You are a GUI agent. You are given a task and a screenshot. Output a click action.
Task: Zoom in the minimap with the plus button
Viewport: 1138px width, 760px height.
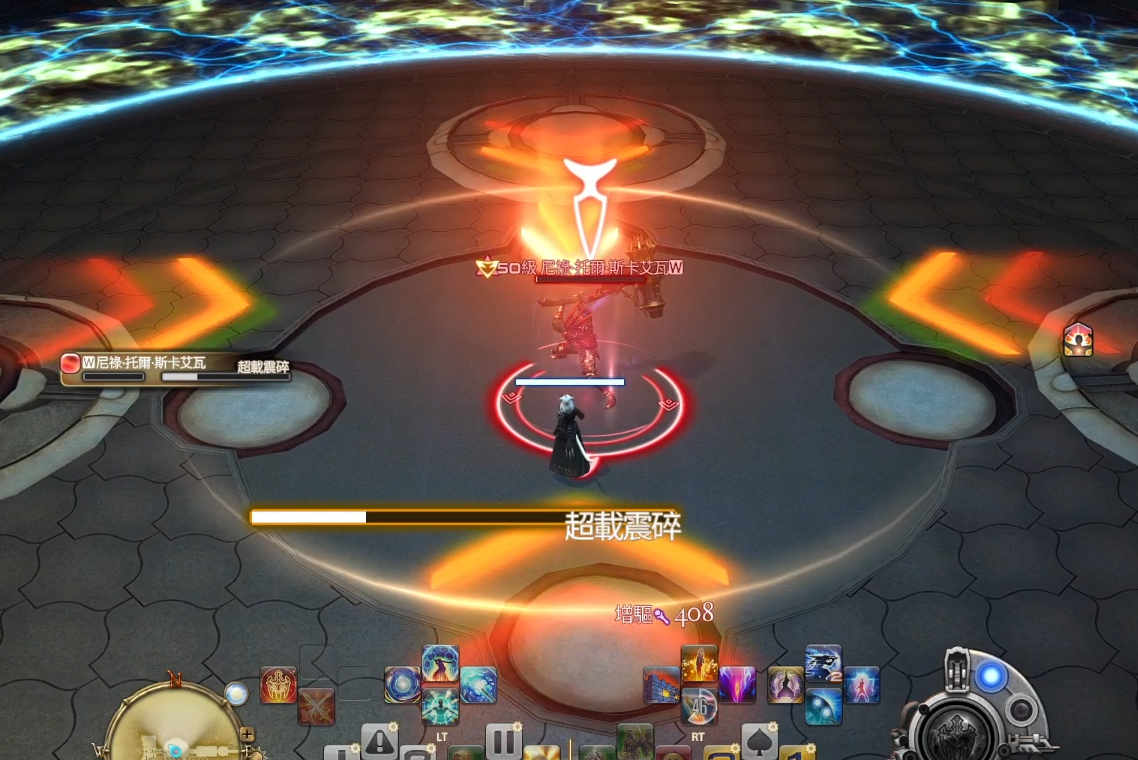247,734
